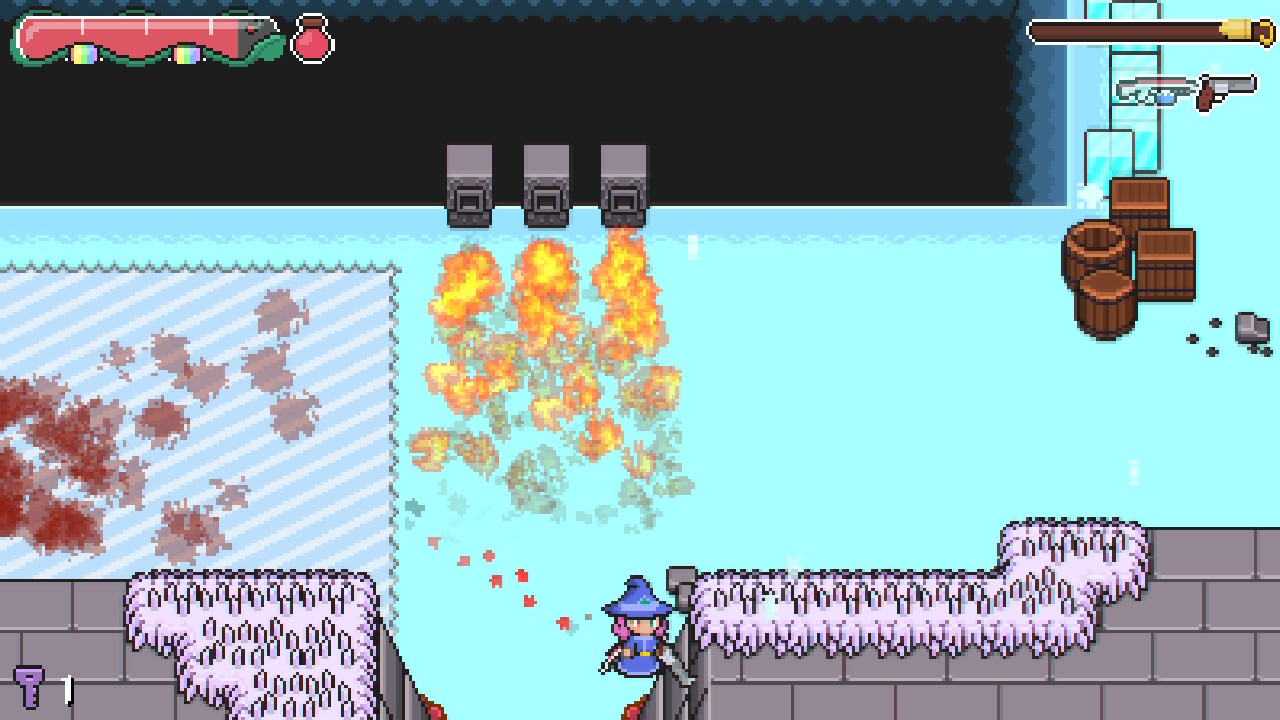Viewport: 1280px width, 720px height.
Task: Click the brown weapon charge bar
Action: pyautogui.click(x=1120, y=31)
